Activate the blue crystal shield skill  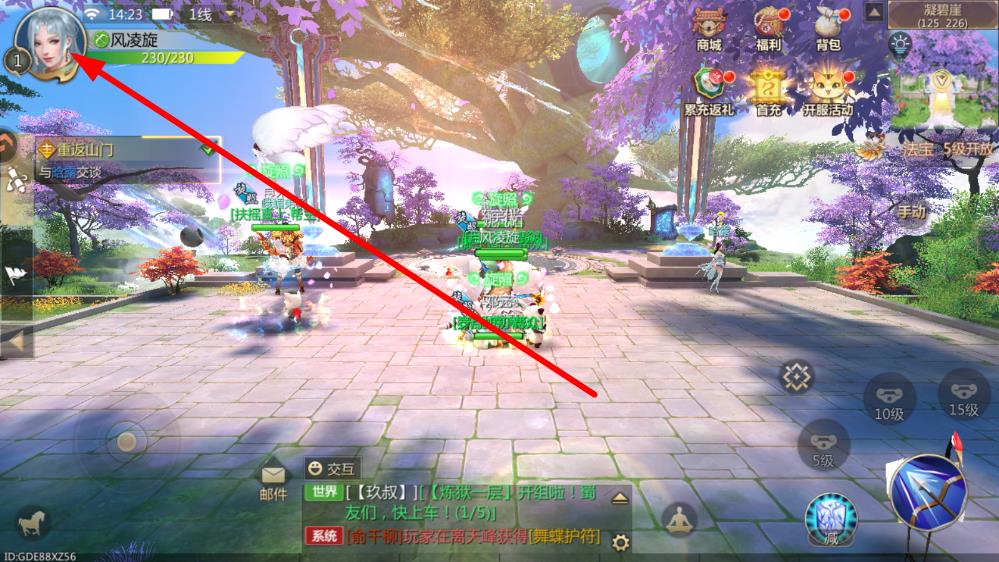(830, 518)
